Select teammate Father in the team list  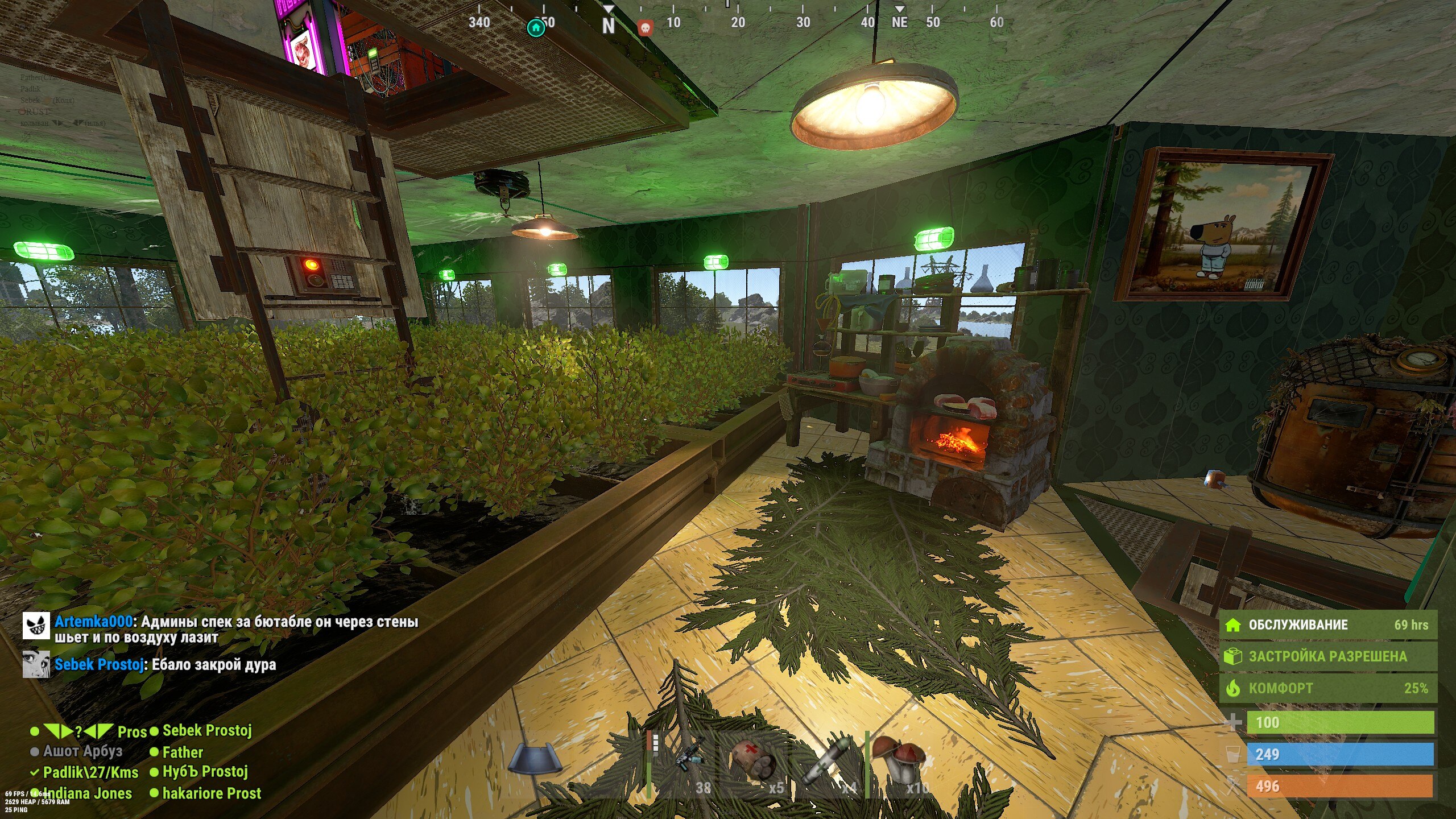(x=183, y=752)
